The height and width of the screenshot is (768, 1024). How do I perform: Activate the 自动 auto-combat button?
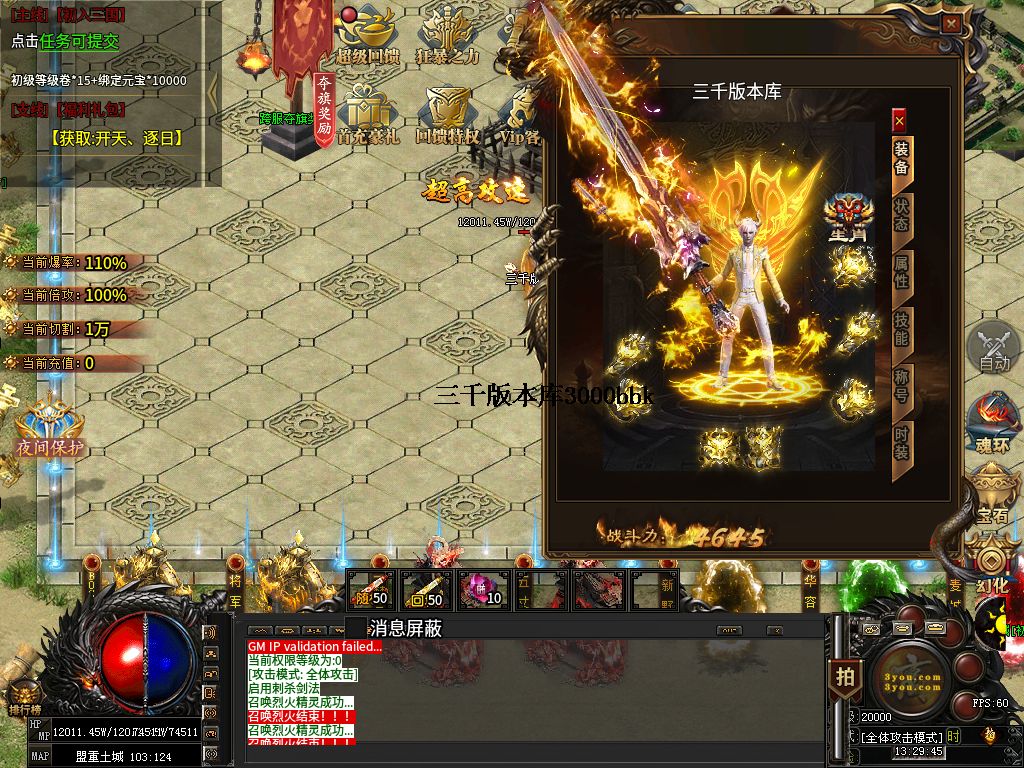pyautogui.click(x=994, y=346)
